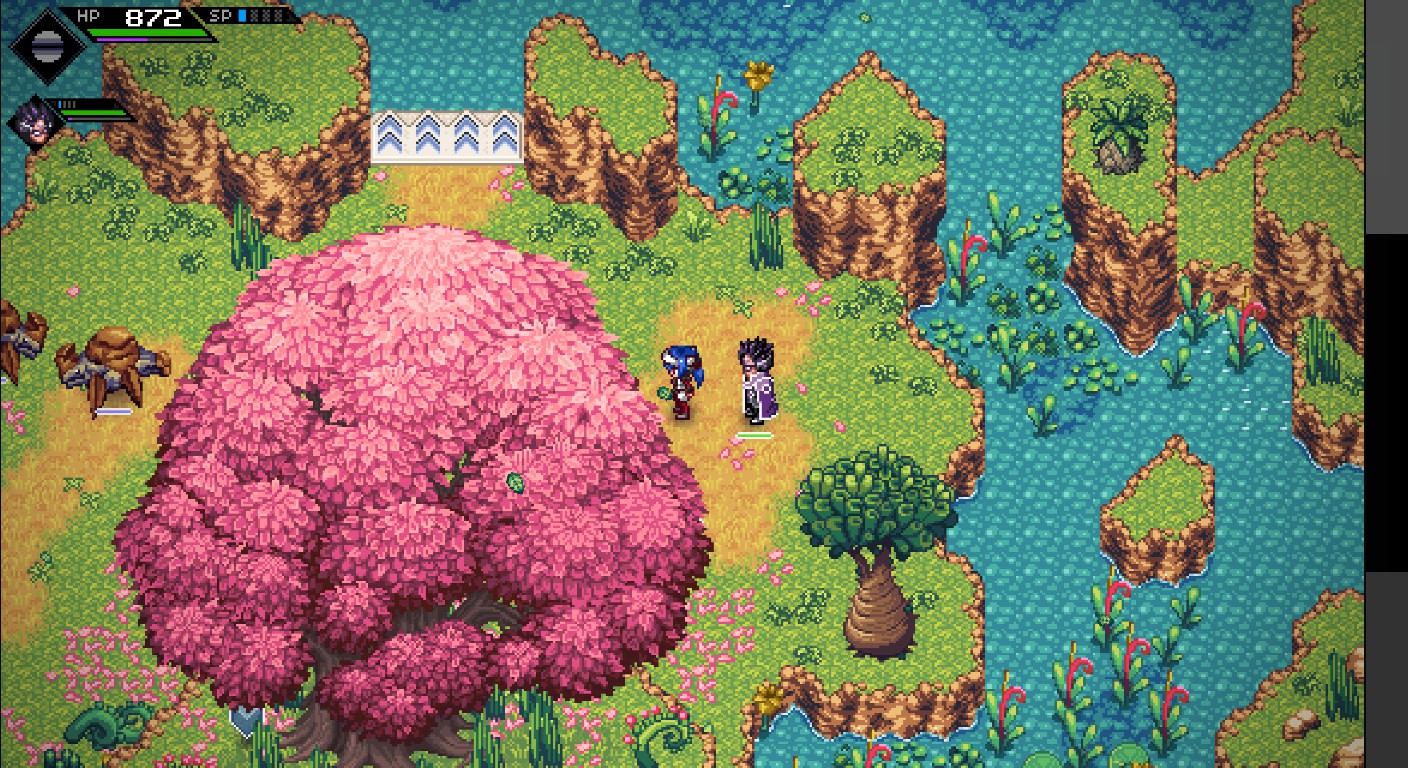Click the HP value reading 872

pos(152,16)
